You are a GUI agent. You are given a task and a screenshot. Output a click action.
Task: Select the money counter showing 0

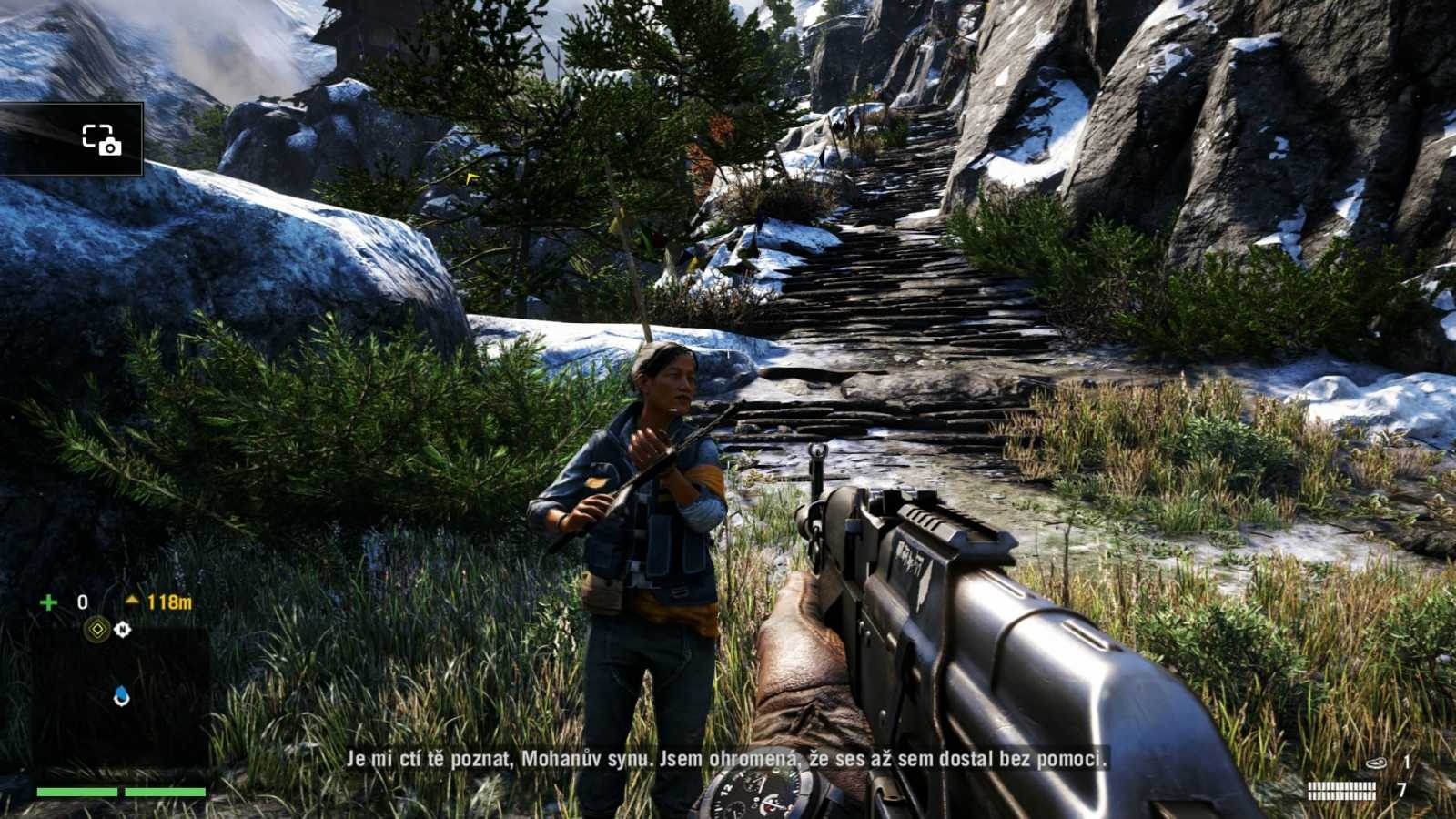coord(82,602)
